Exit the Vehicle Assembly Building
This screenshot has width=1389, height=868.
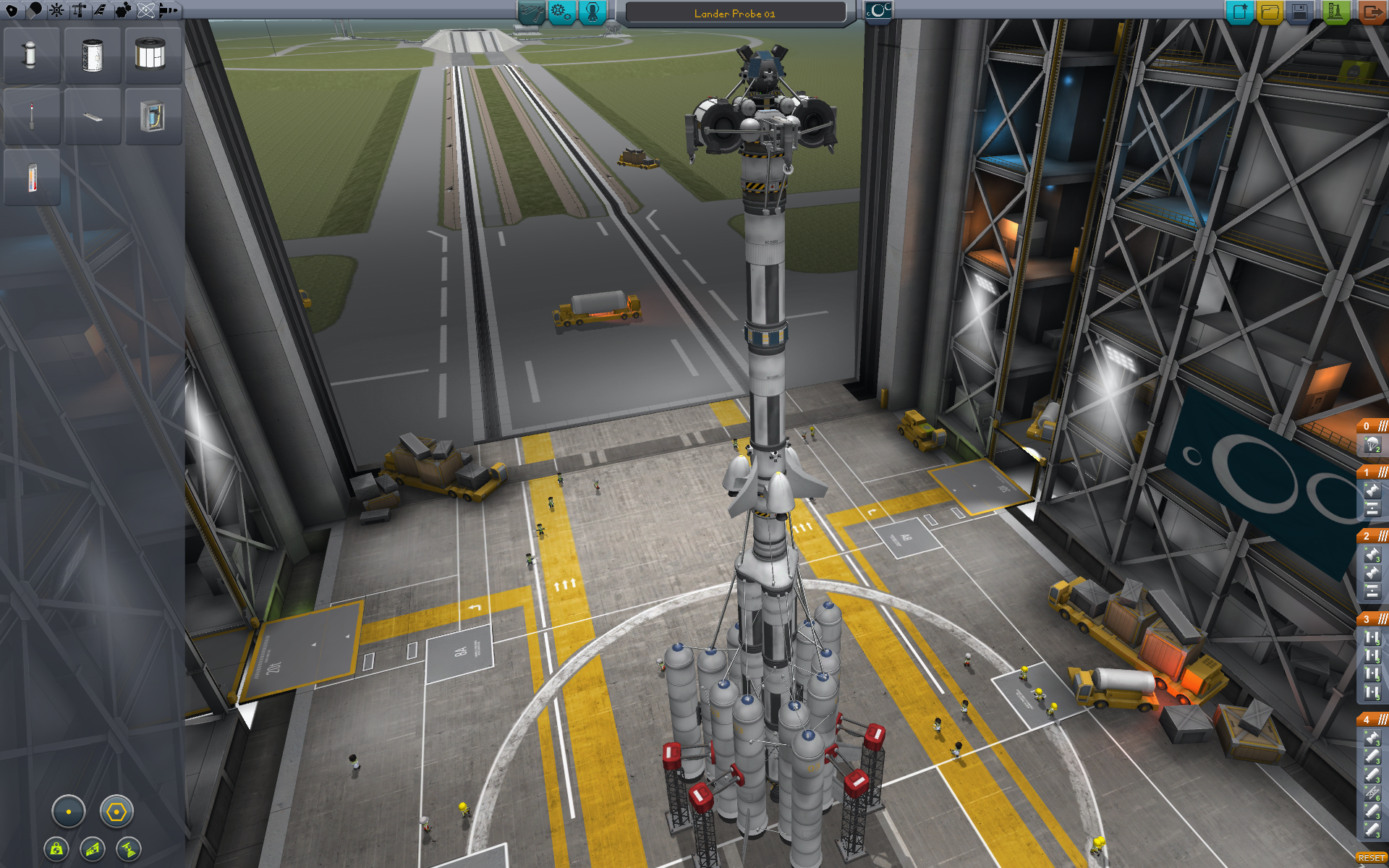click(1370, 12)
